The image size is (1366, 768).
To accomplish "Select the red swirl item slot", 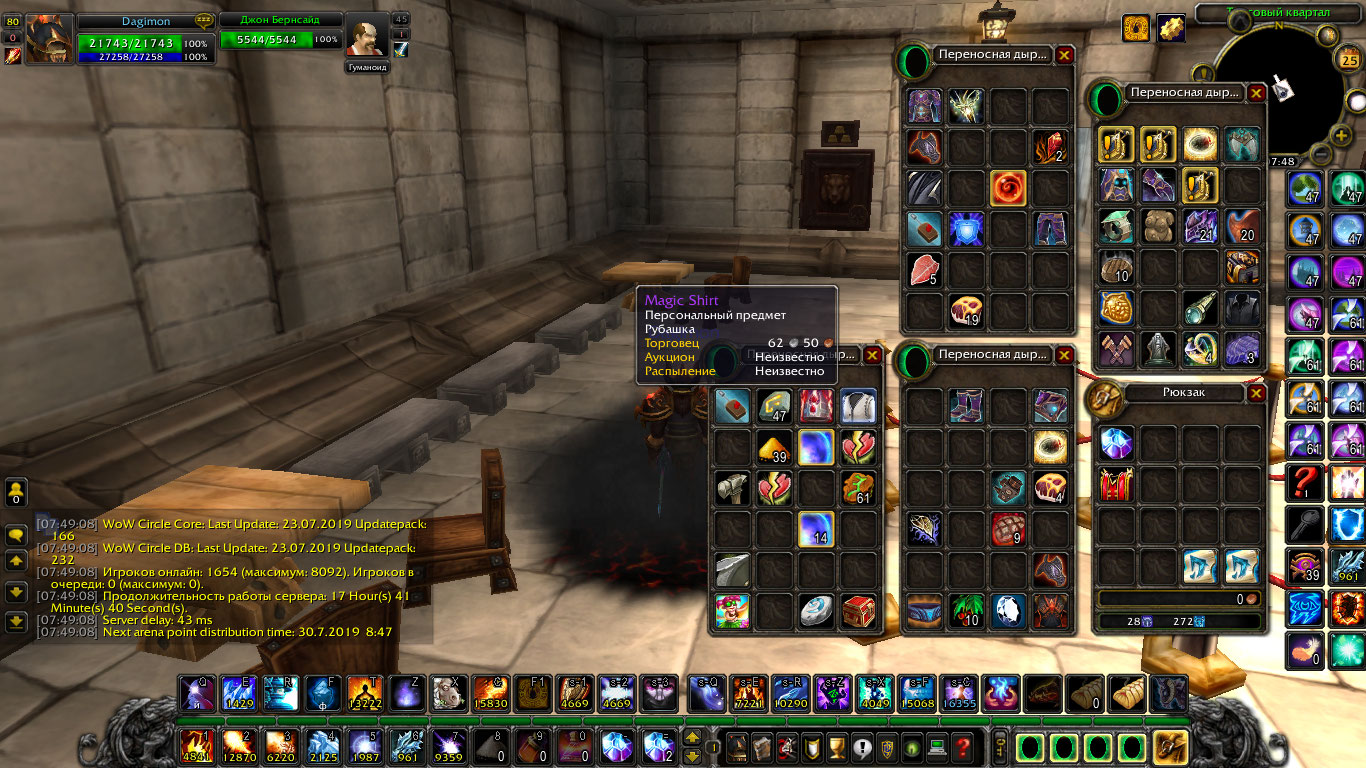I will tap(1008, 187).
